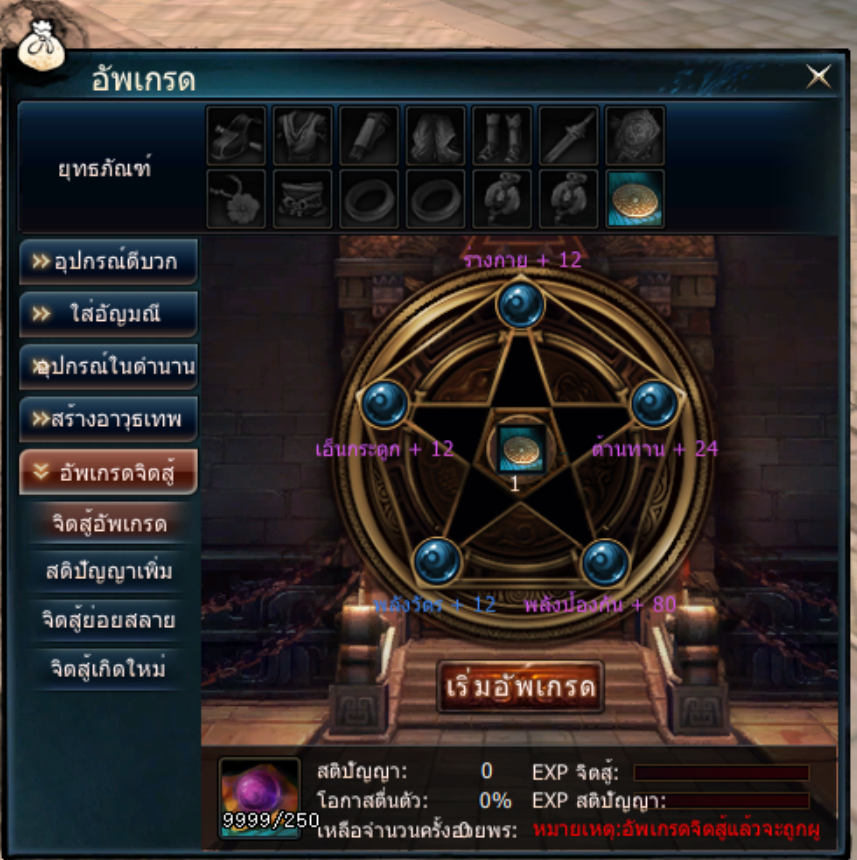
Task: Select the อุปกรณ์ในตำนาน legendary equipment section
Action: coord(108,367)
